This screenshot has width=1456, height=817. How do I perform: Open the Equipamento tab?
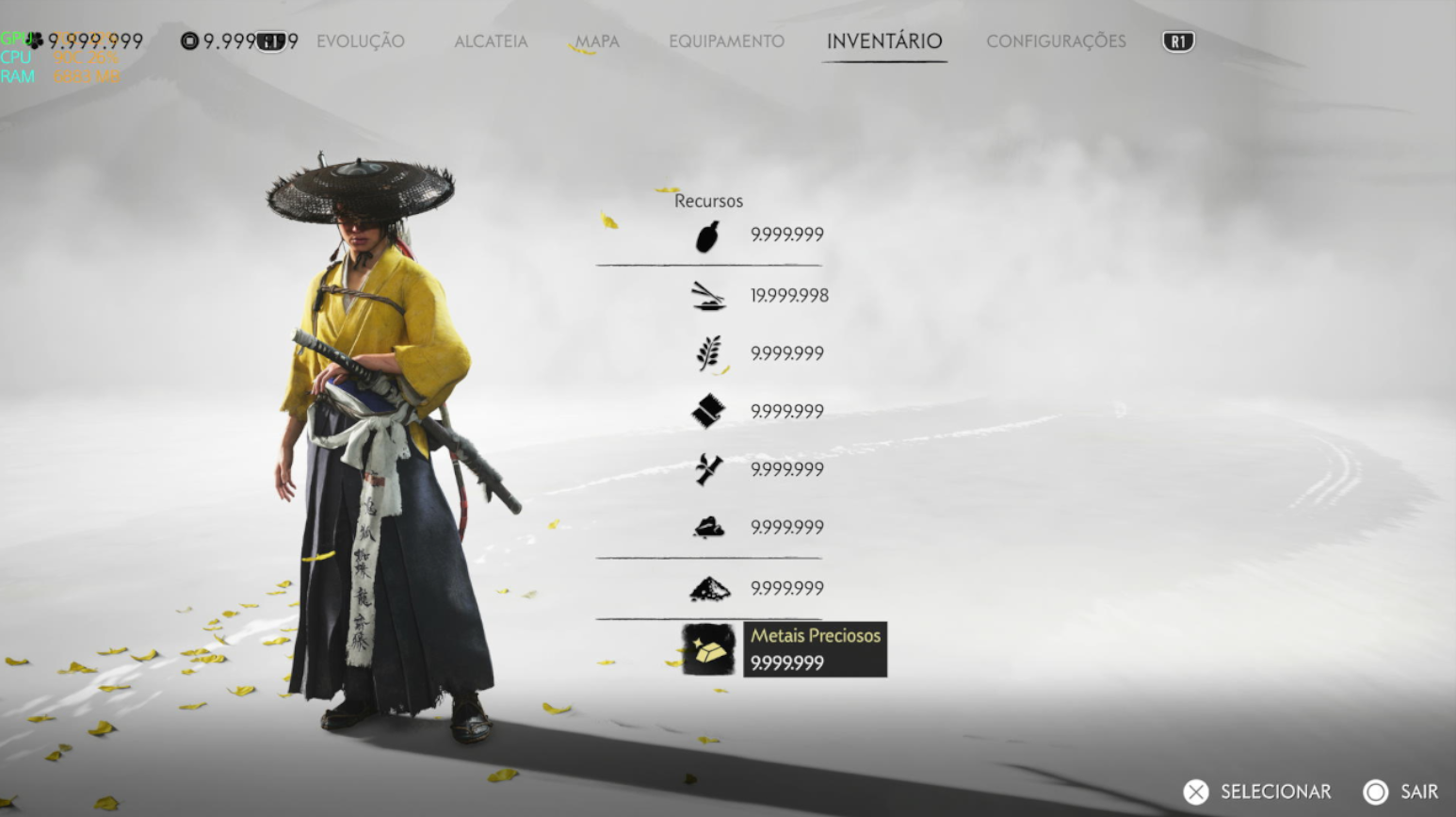pos(726,41)
